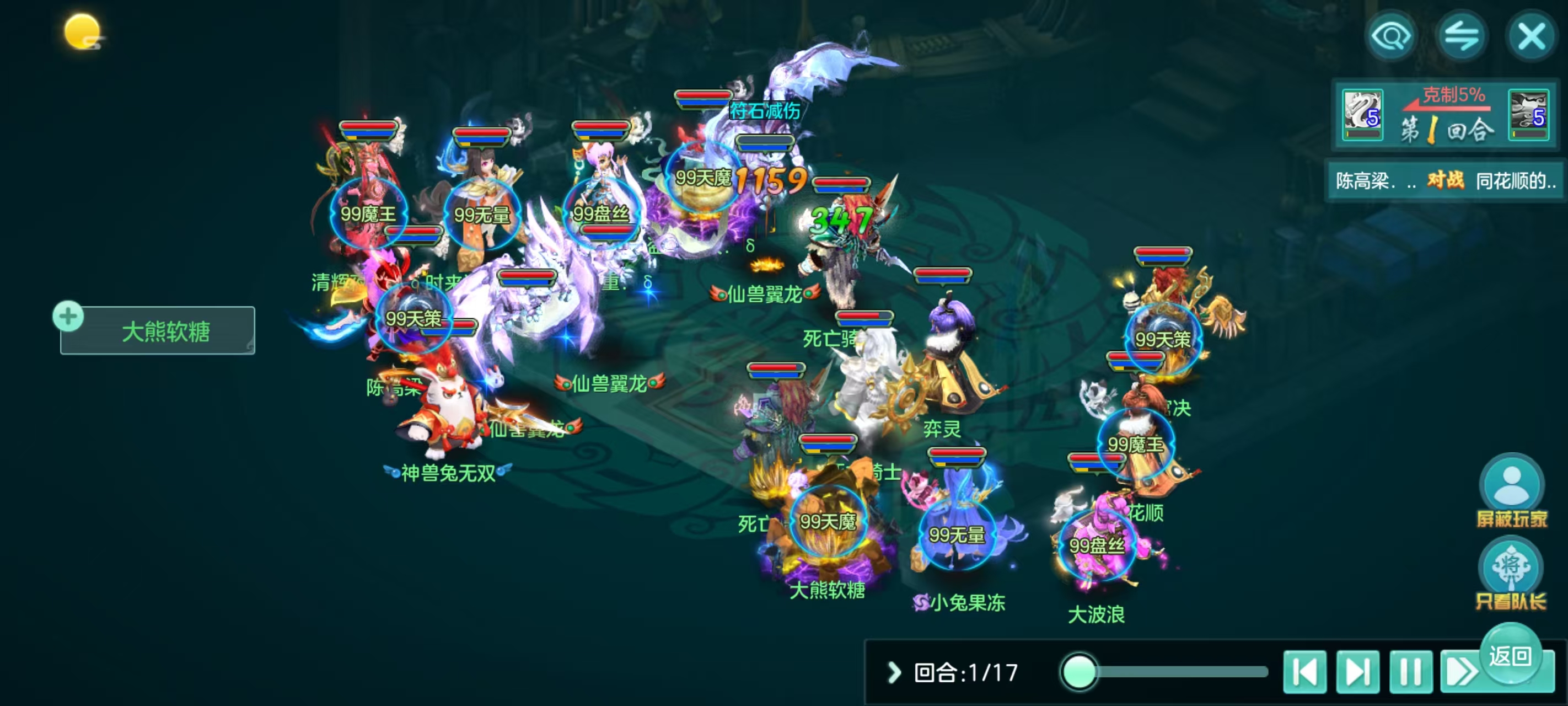Click the plus icon next to 大熊软糖

[68, 316]
